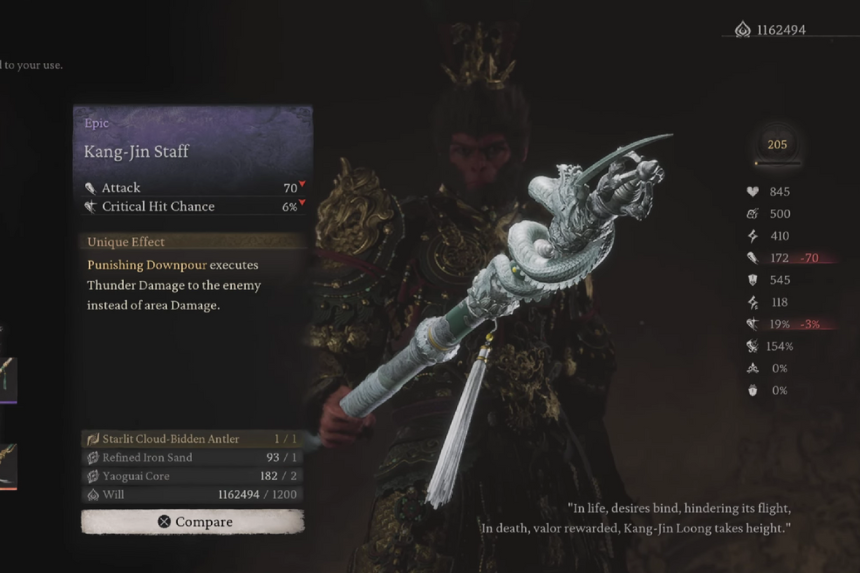Image resolution: width=860 pixels, height=573 pixels.
Task: Select the Starlit Cloud-Bidden Antler material row
Action: point(192,439)
